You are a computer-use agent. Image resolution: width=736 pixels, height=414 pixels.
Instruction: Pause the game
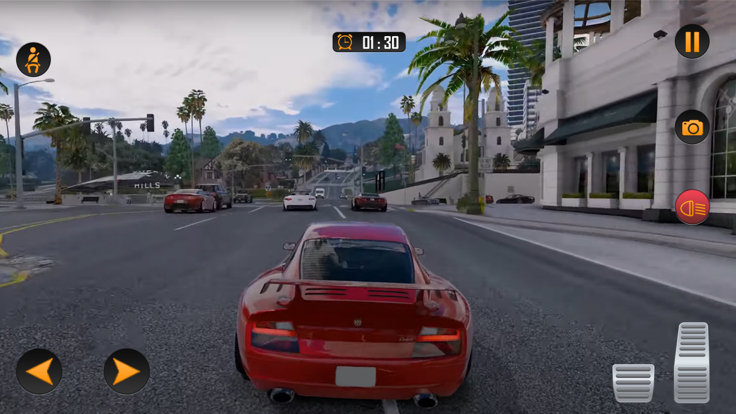692,41
